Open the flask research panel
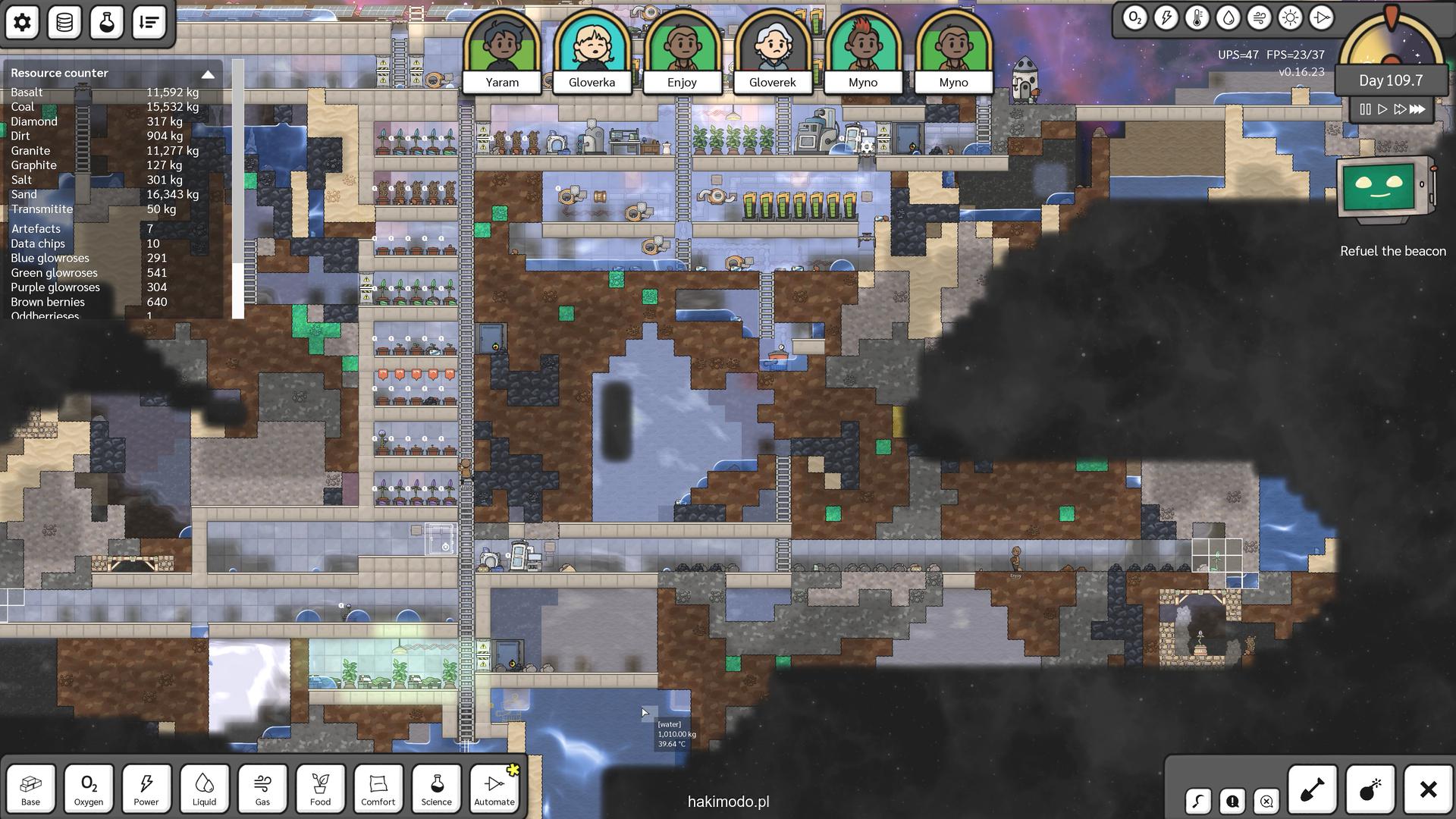The image size is (1456, 819). [x=106, y=22]
